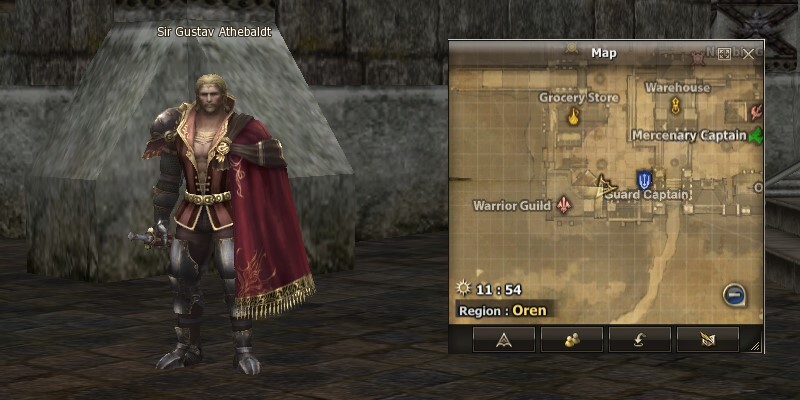Click the map window resize grip
This screenshot has width=800, height=400.
[x=755, y=346]
